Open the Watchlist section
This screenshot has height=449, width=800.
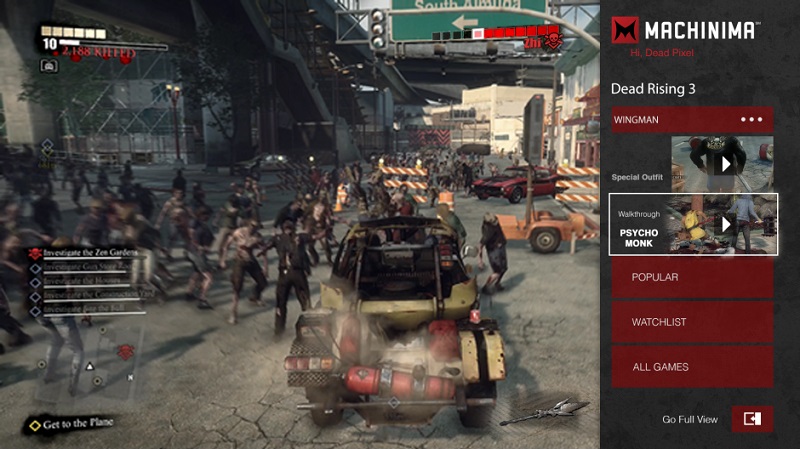pyautogui.click(x=693, y=322)
